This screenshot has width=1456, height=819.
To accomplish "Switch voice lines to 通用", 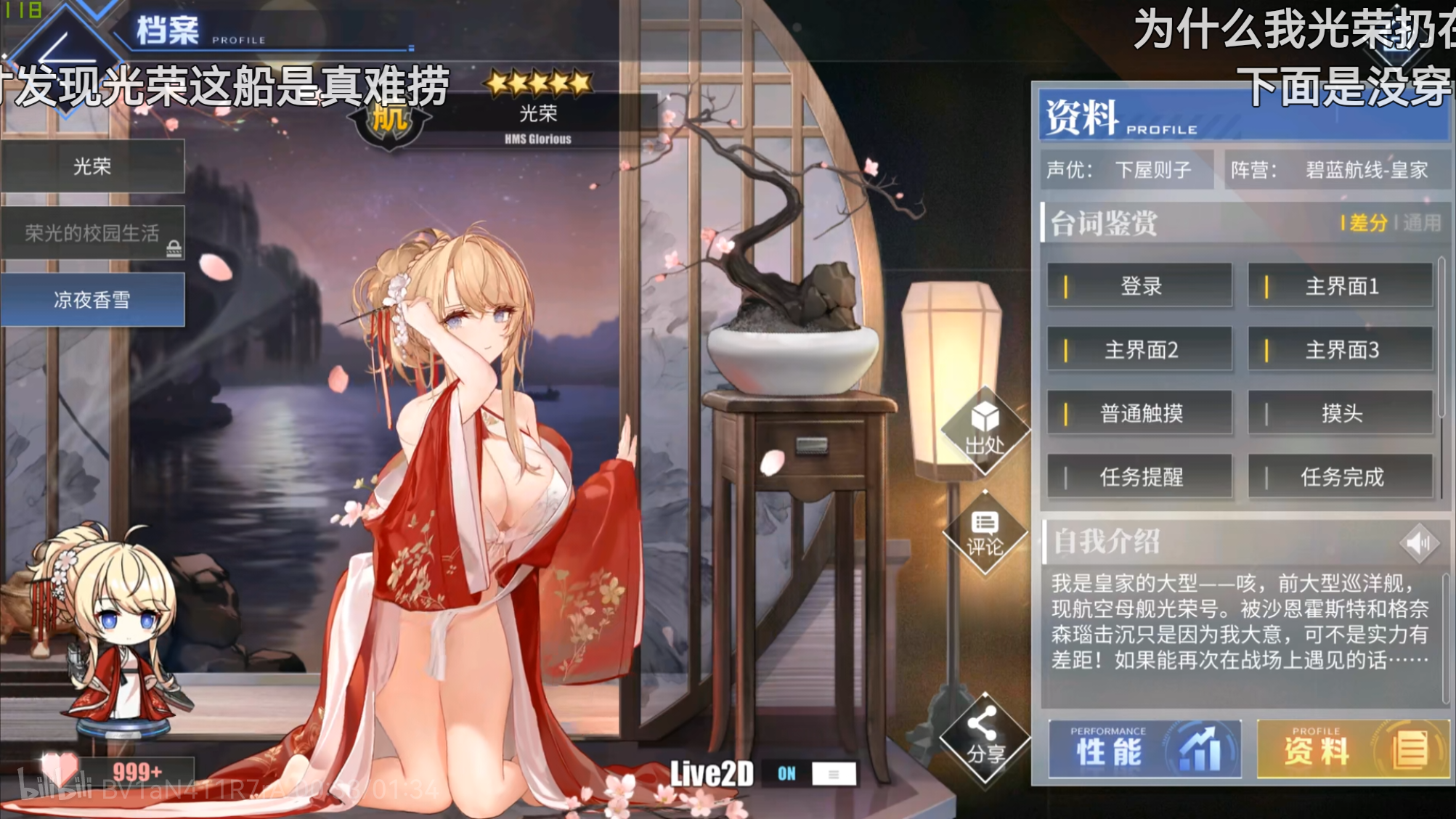I will coord(1421,223).
